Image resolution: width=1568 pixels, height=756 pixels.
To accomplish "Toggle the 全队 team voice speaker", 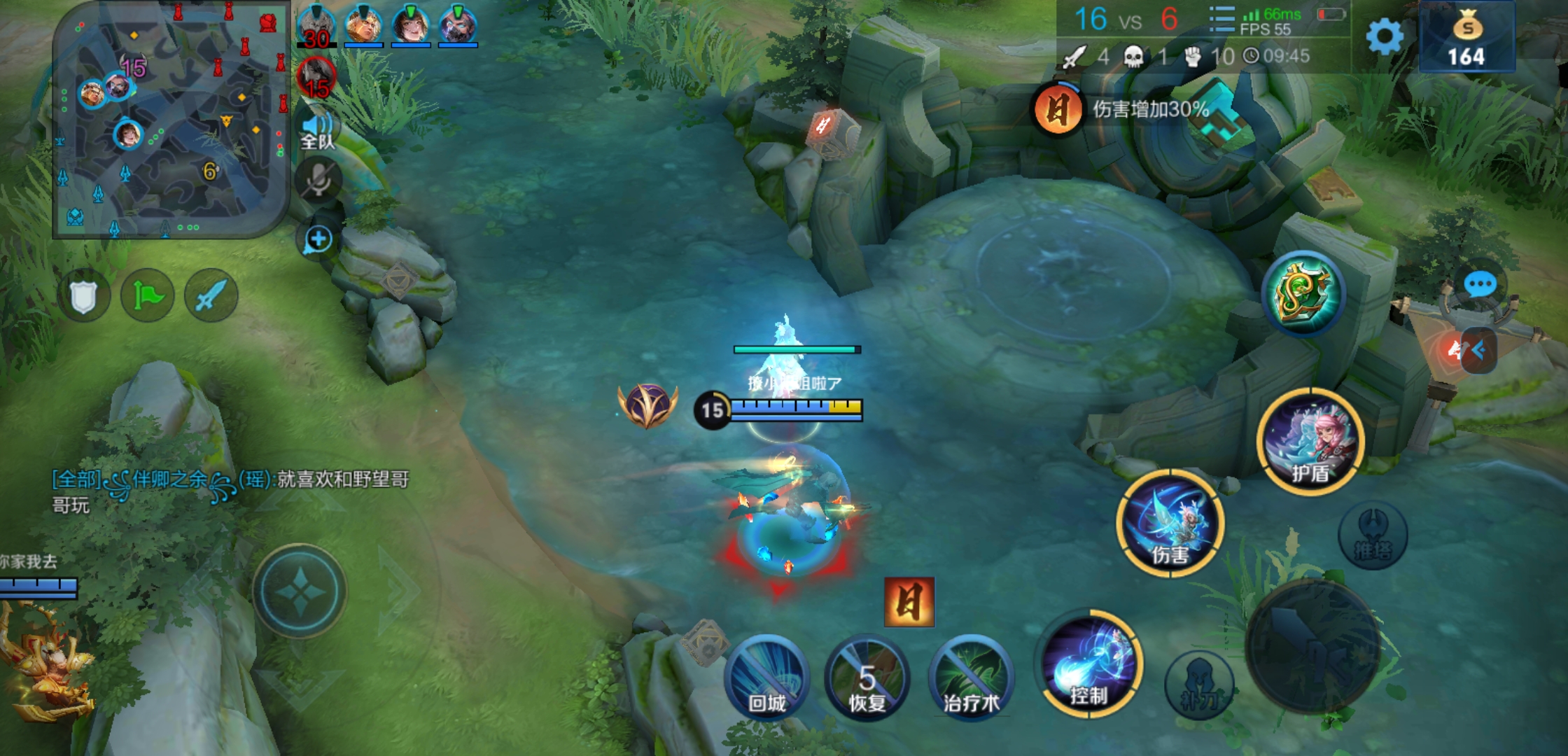I will (318, 130).
